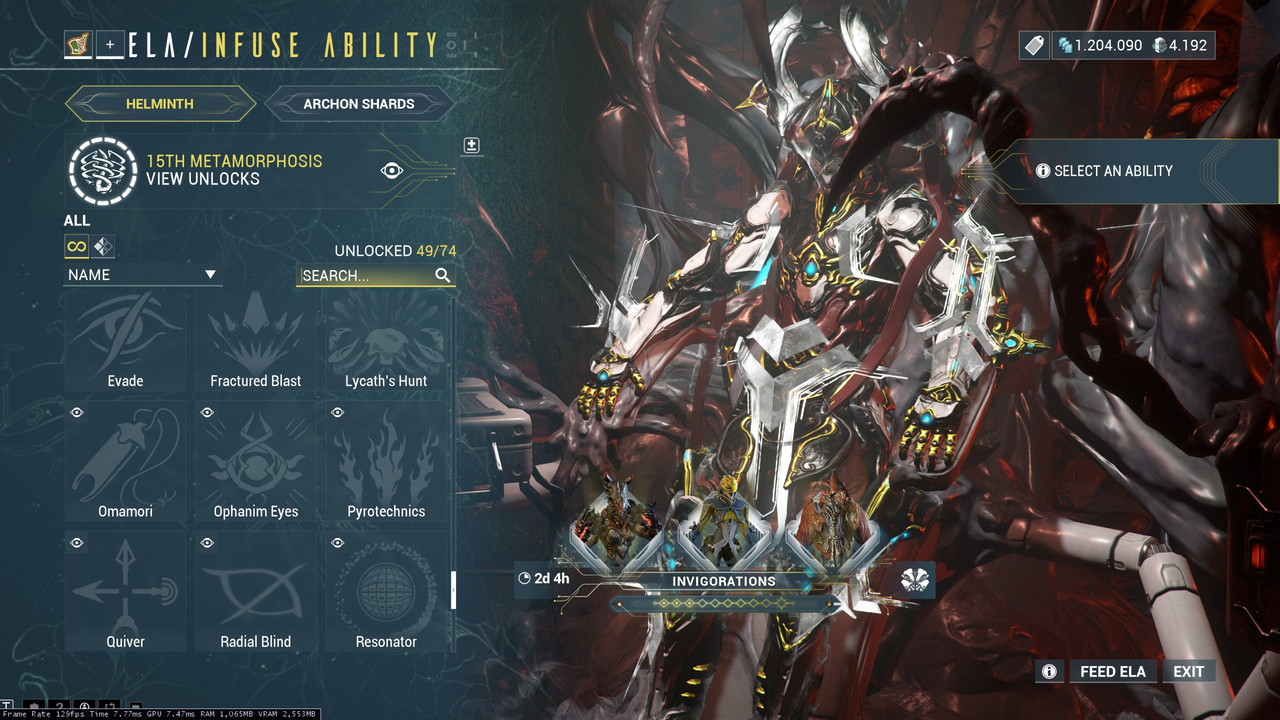
Task: Choose the Radial Blind ability
Action: click(256, 593)
